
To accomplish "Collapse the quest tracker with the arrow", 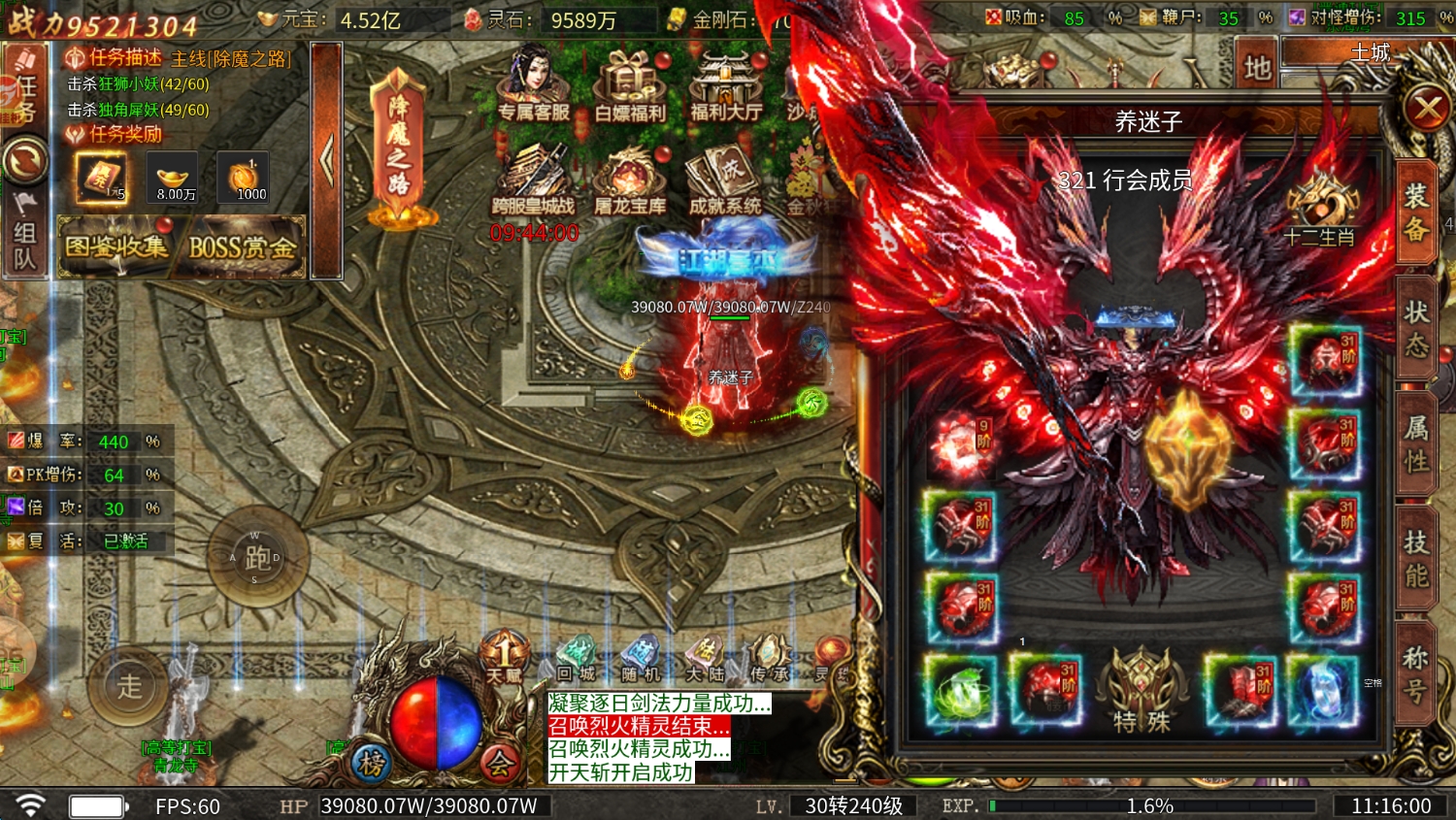I will point(327,160).
